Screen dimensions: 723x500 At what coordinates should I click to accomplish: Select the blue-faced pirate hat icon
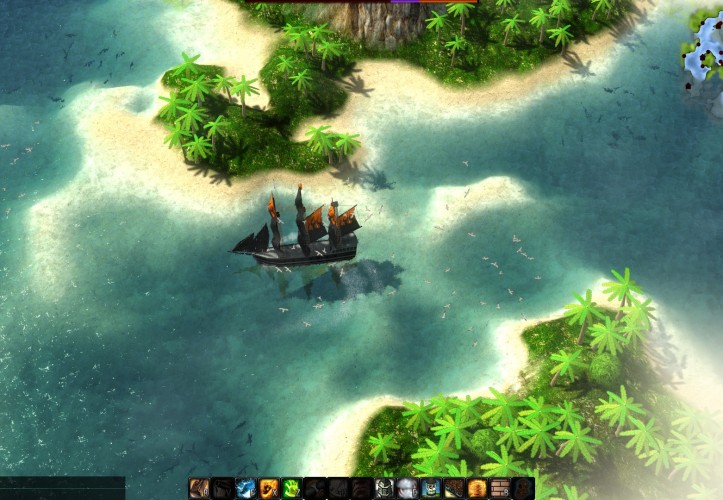[430, 489]
